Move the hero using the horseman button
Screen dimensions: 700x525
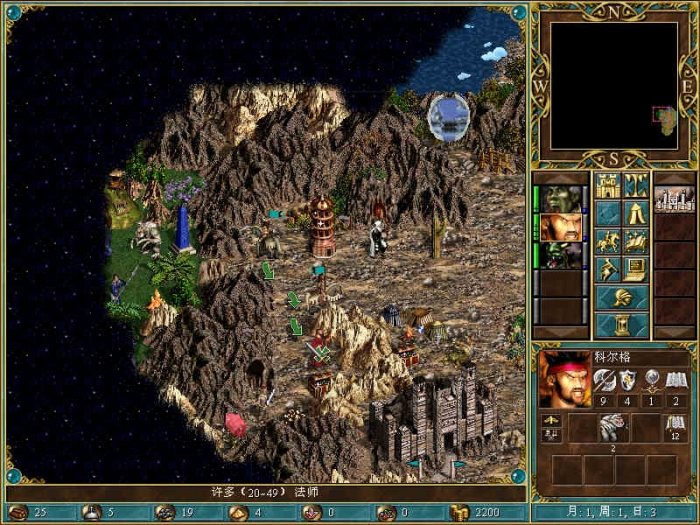click(x=607, y=242)
